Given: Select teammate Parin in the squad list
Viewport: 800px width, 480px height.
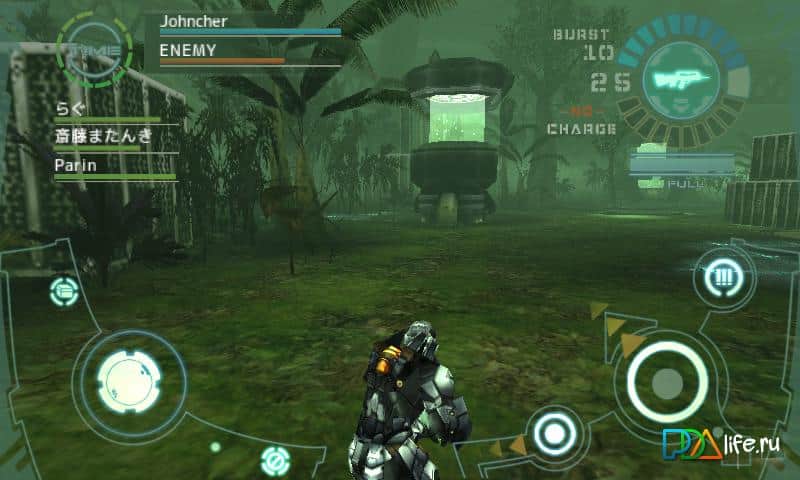Looking at the screenshot, I should (76, 166).
